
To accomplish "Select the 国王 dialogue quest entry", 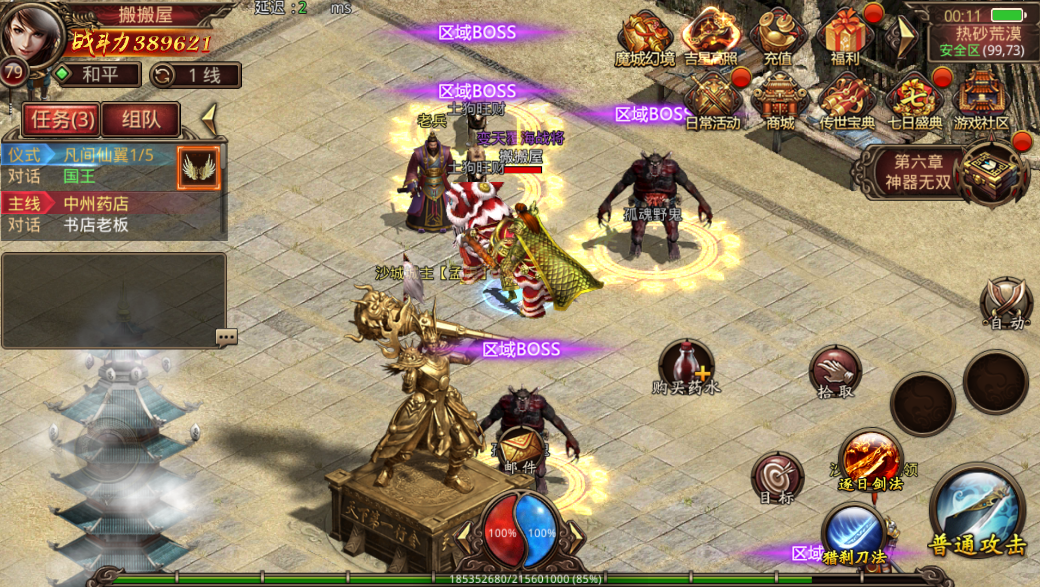I will click(80, 176).
